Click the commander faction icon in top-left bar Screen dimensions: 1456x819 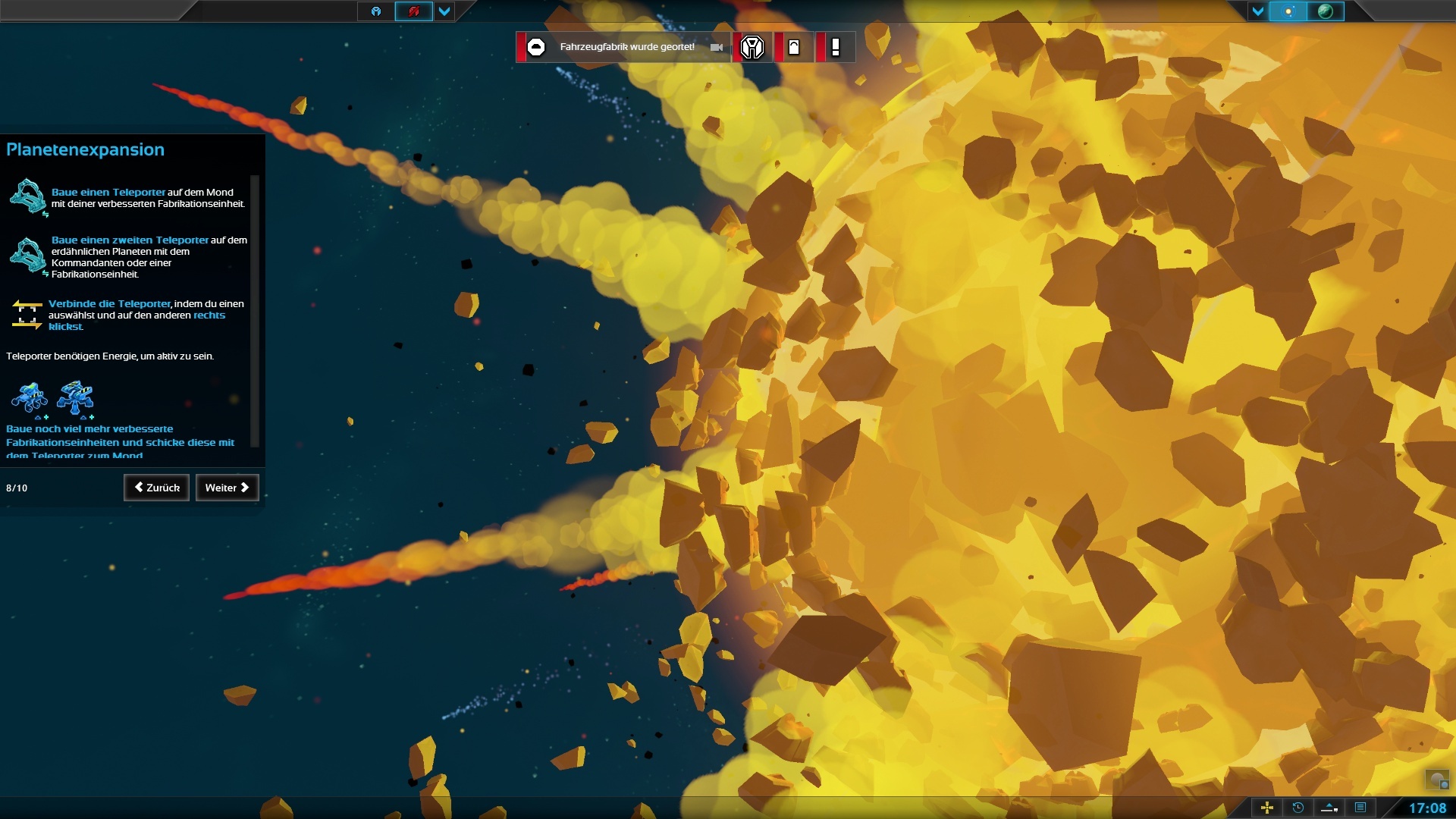376,12
